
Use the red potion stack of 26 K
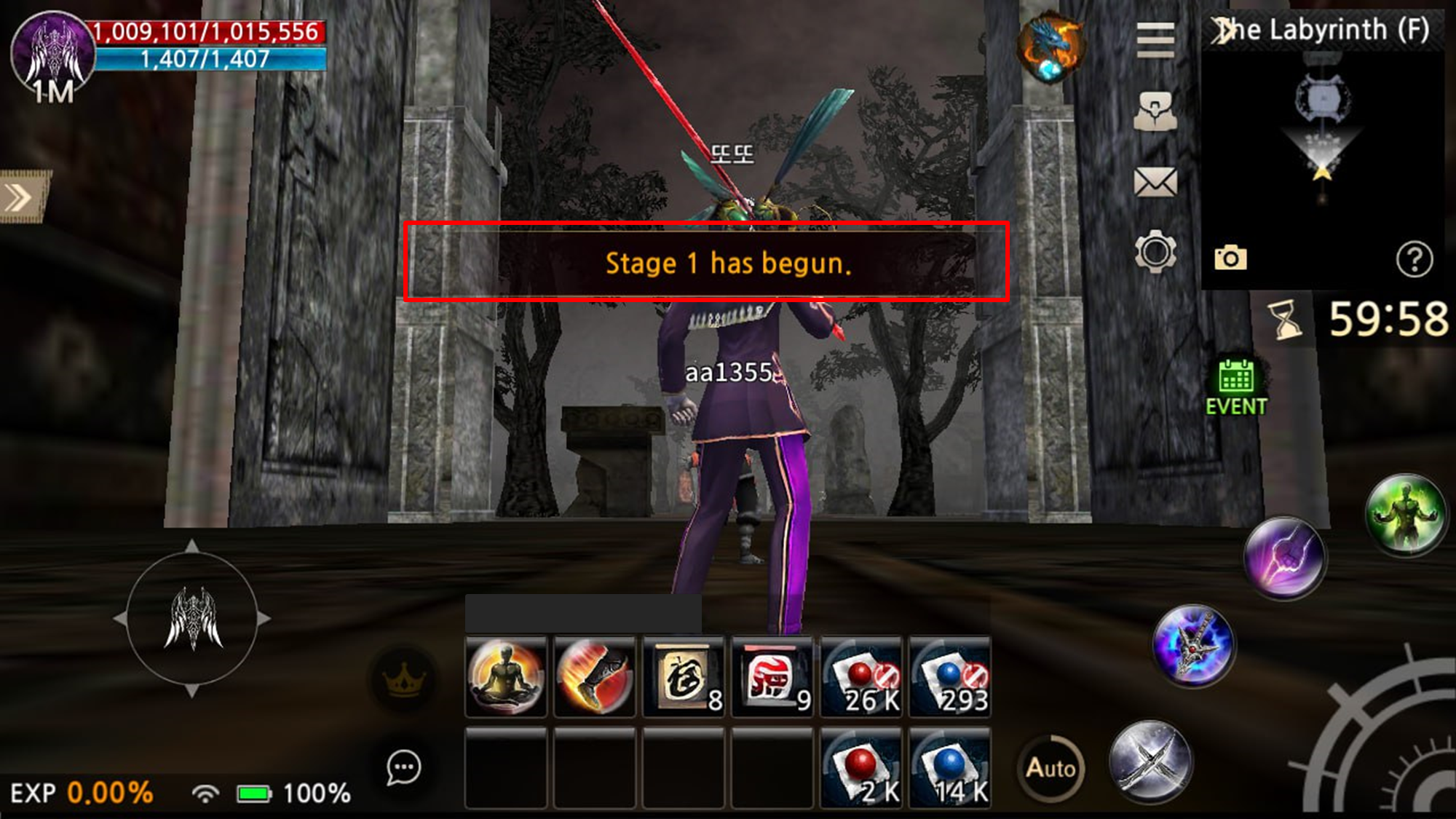click(861, 678)
